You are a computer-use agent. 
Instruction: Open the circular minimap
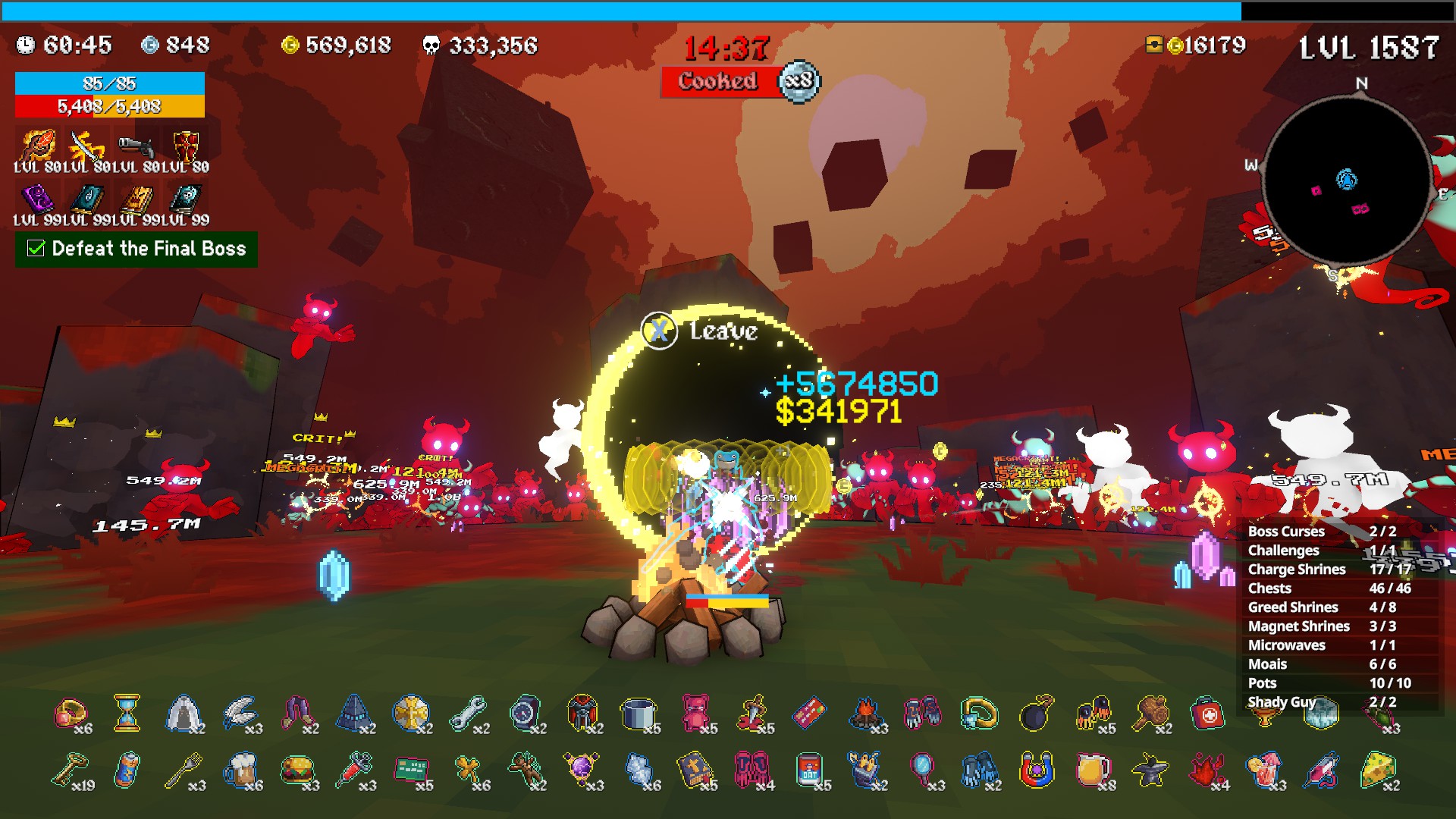click(x=1347, y=182)
